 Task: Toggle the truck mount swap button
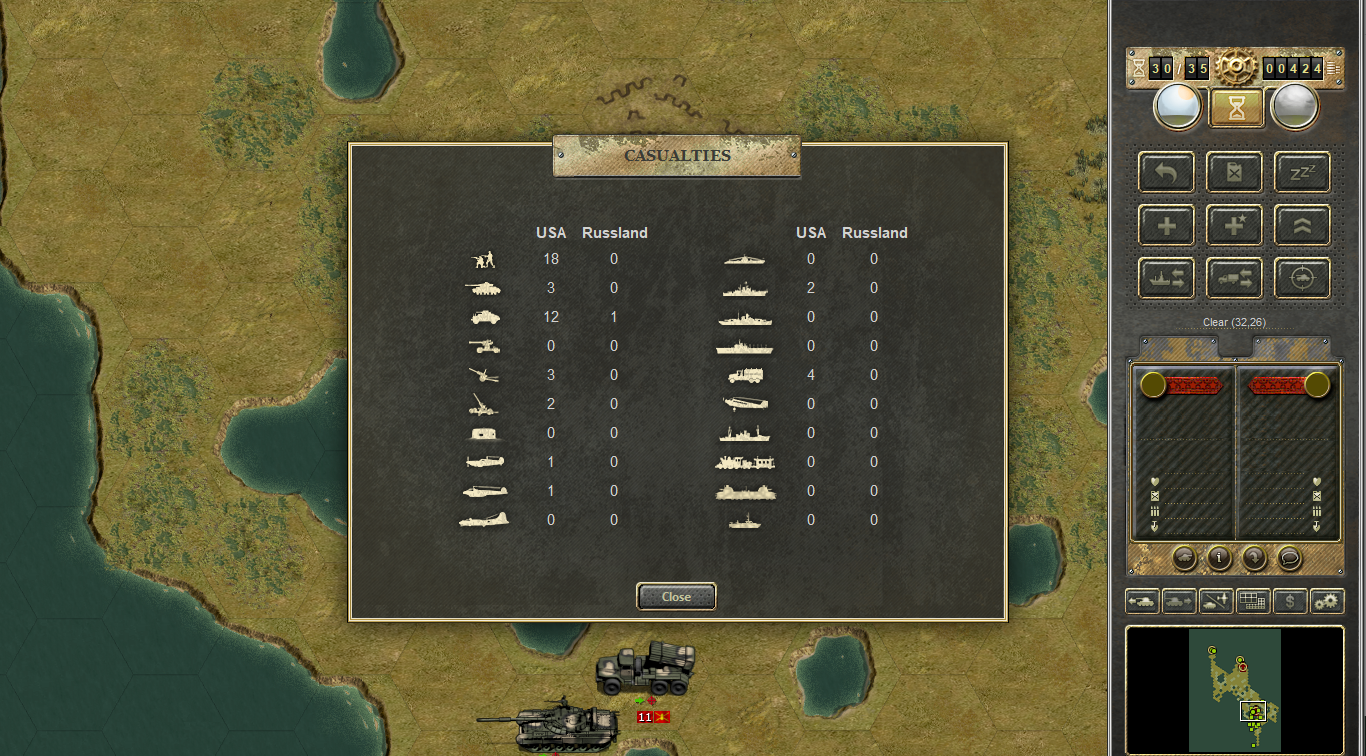click(x=1234, y=278)
